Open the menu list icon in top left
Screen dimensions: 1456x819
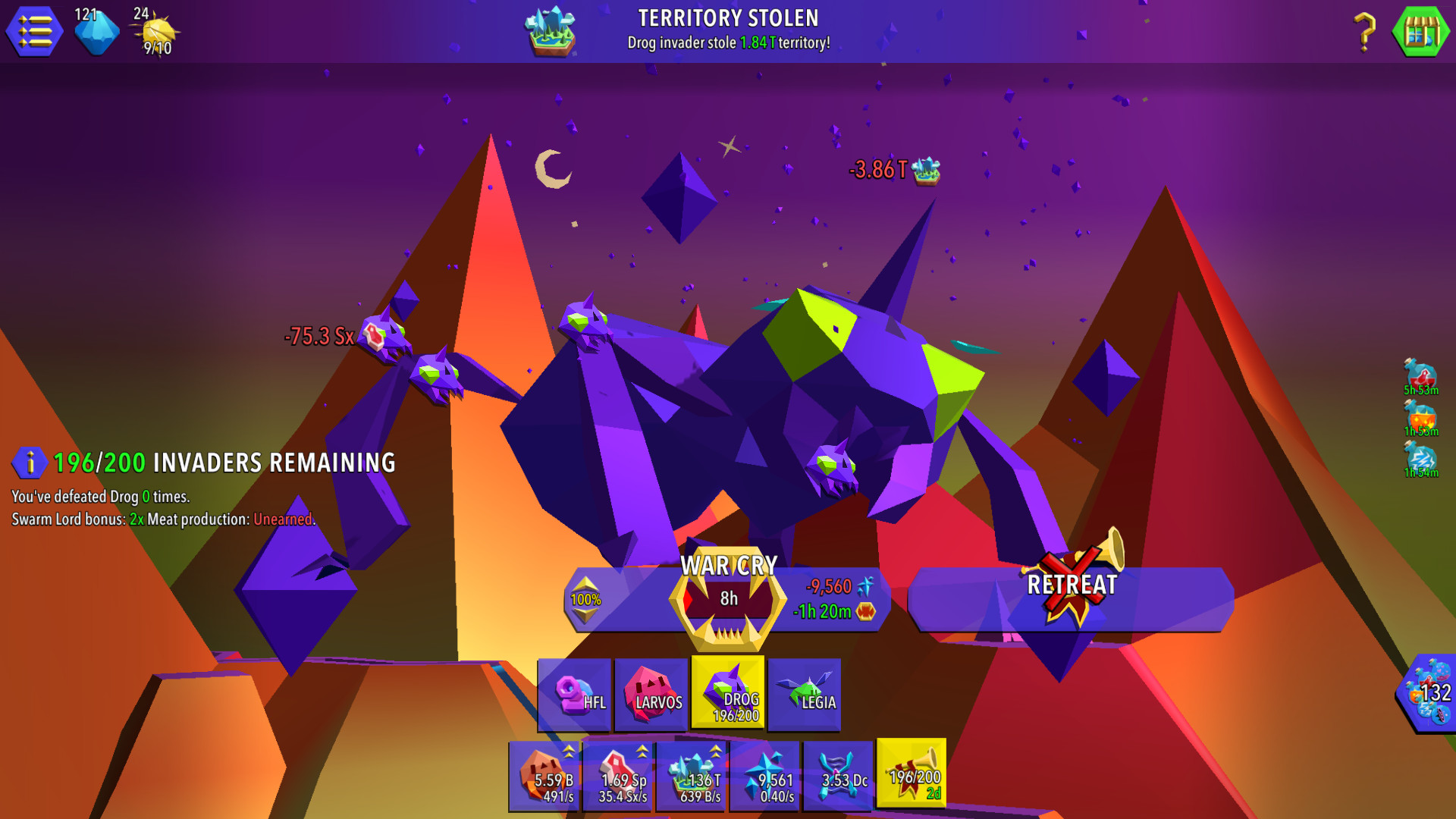33,31
